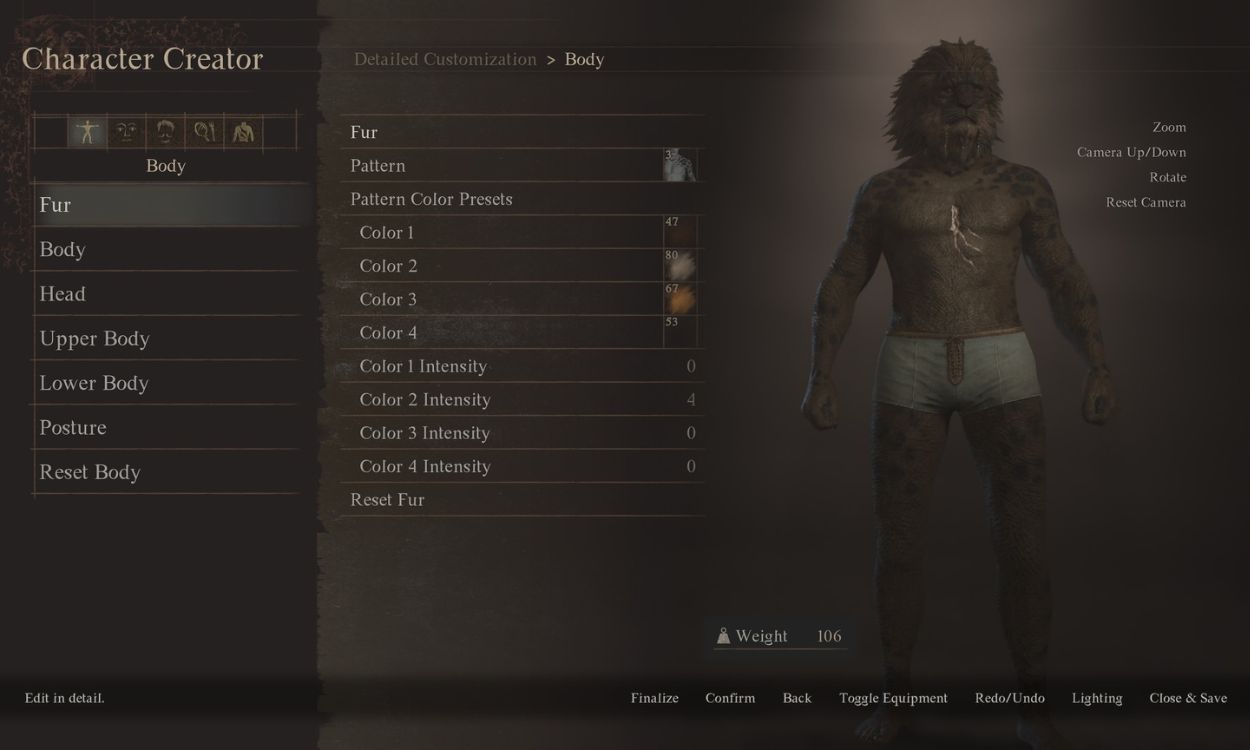Toggle Equipment on the character preview
This screenshot has height=750, width=1250.
[893, 698]
